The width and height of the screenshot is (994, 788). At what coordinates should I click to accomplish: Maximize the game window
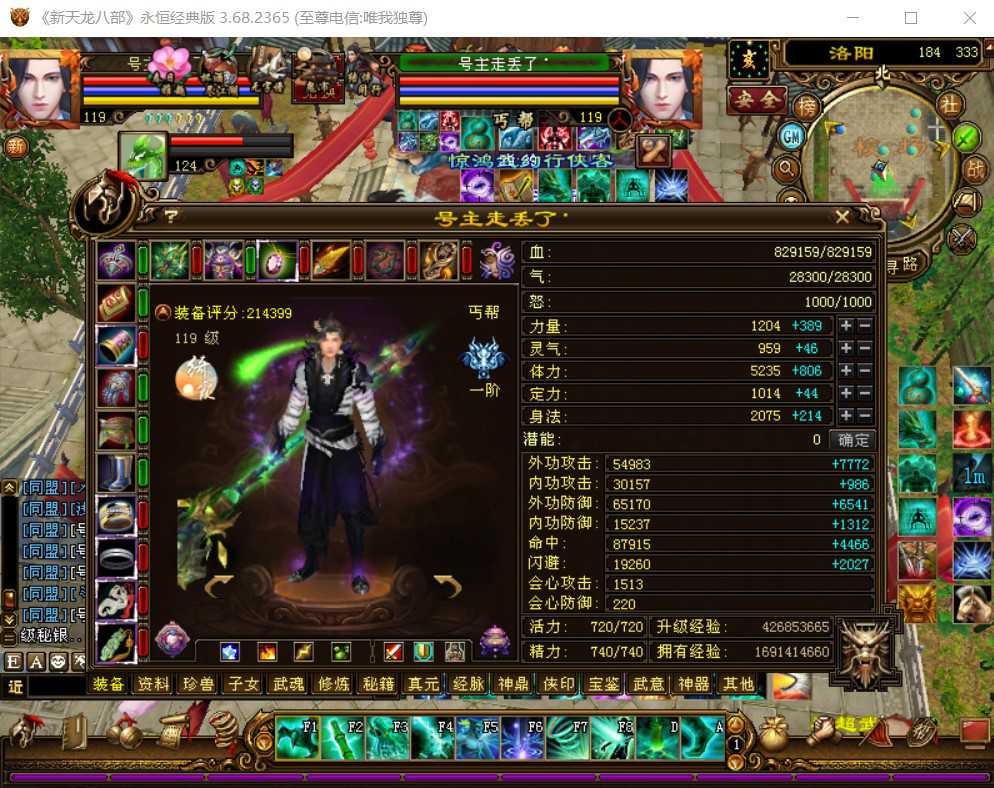tap(911, 18)
